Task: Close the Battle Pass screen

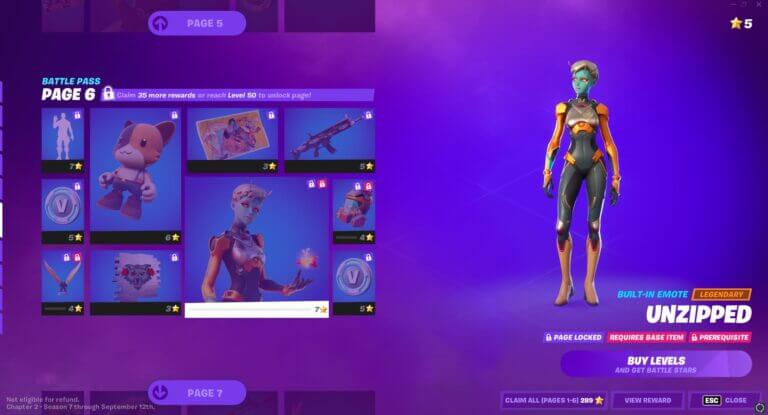Action: pos(724,400)
